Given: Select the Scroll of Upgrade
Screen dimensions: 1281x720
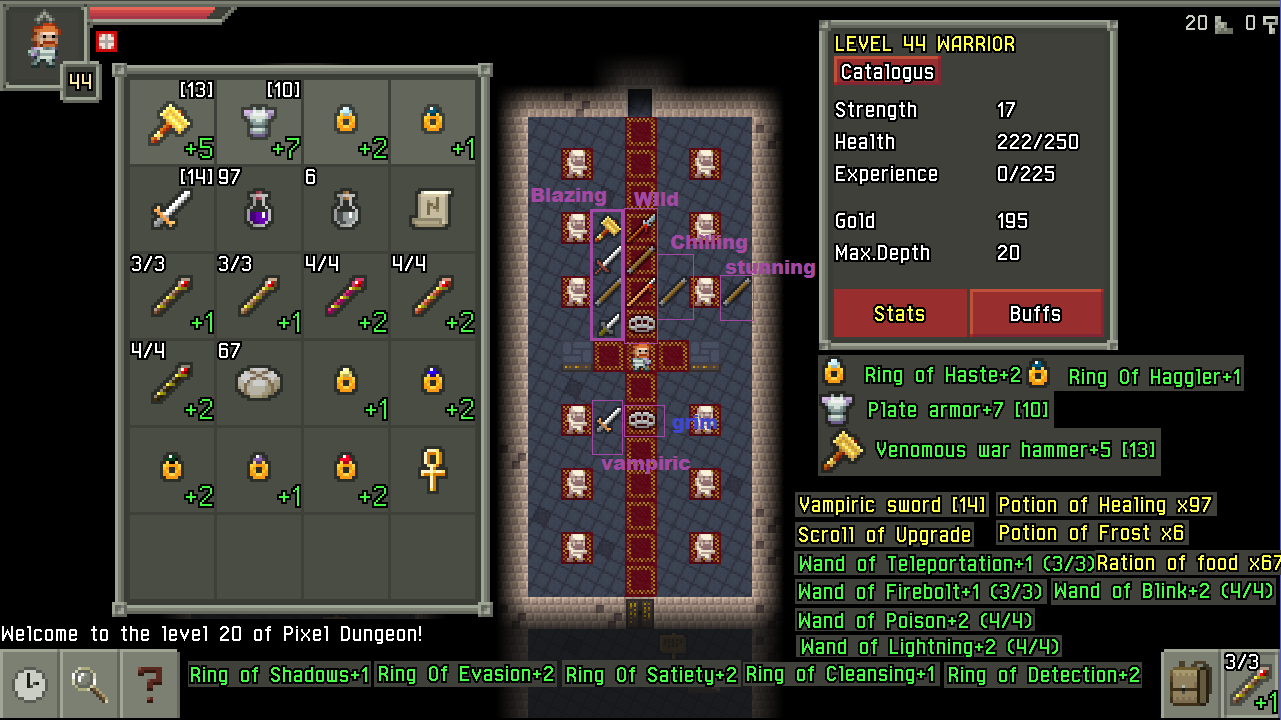Looking at the screenshot, I should click(433, 210).
